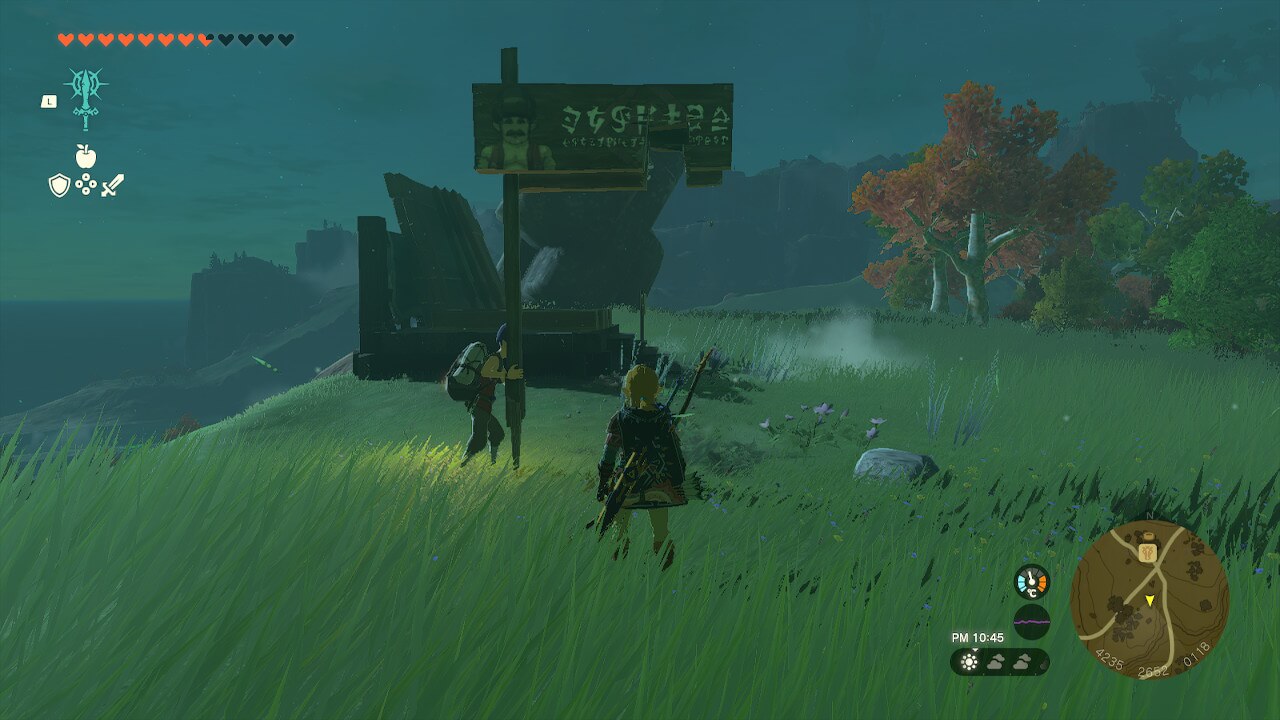Click the stable horse-head marker on the minimap
The image size is (1280, 720).
(1147, 550)
